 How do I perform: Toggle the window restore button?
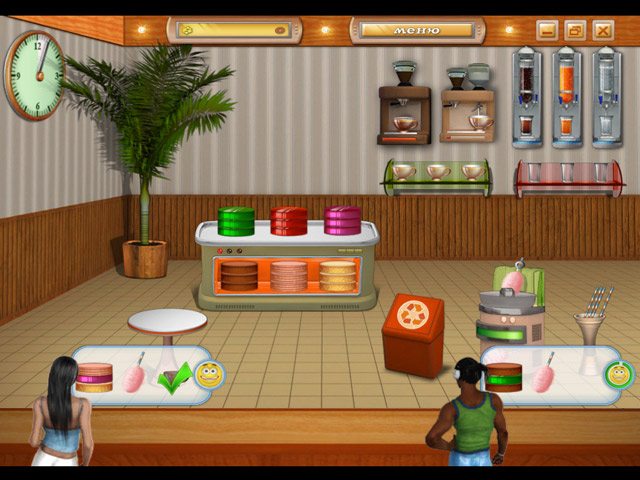(x=574, y=30)
